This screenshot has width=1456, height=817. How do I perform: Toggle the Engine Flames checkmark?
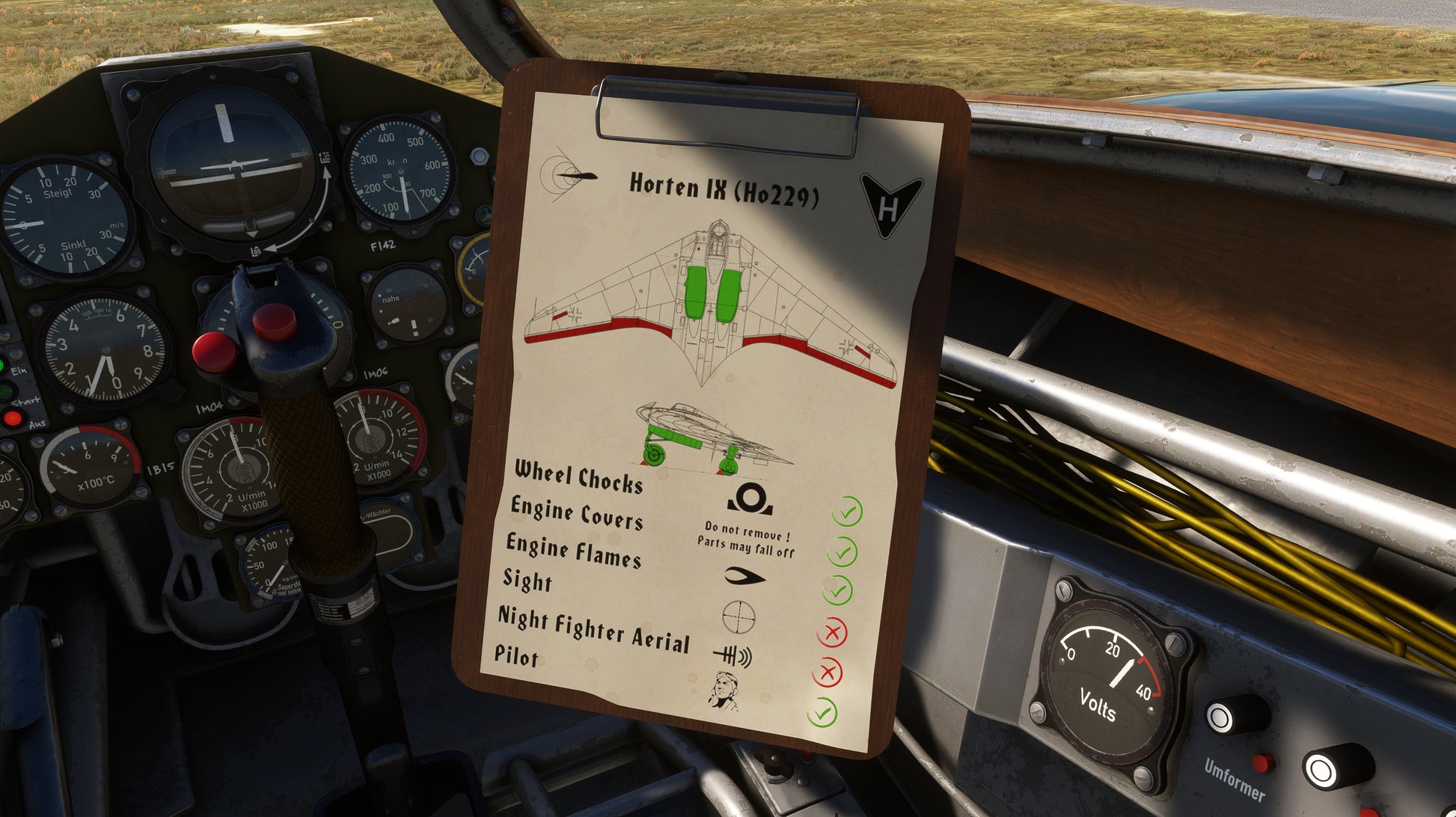pos(838,591)
